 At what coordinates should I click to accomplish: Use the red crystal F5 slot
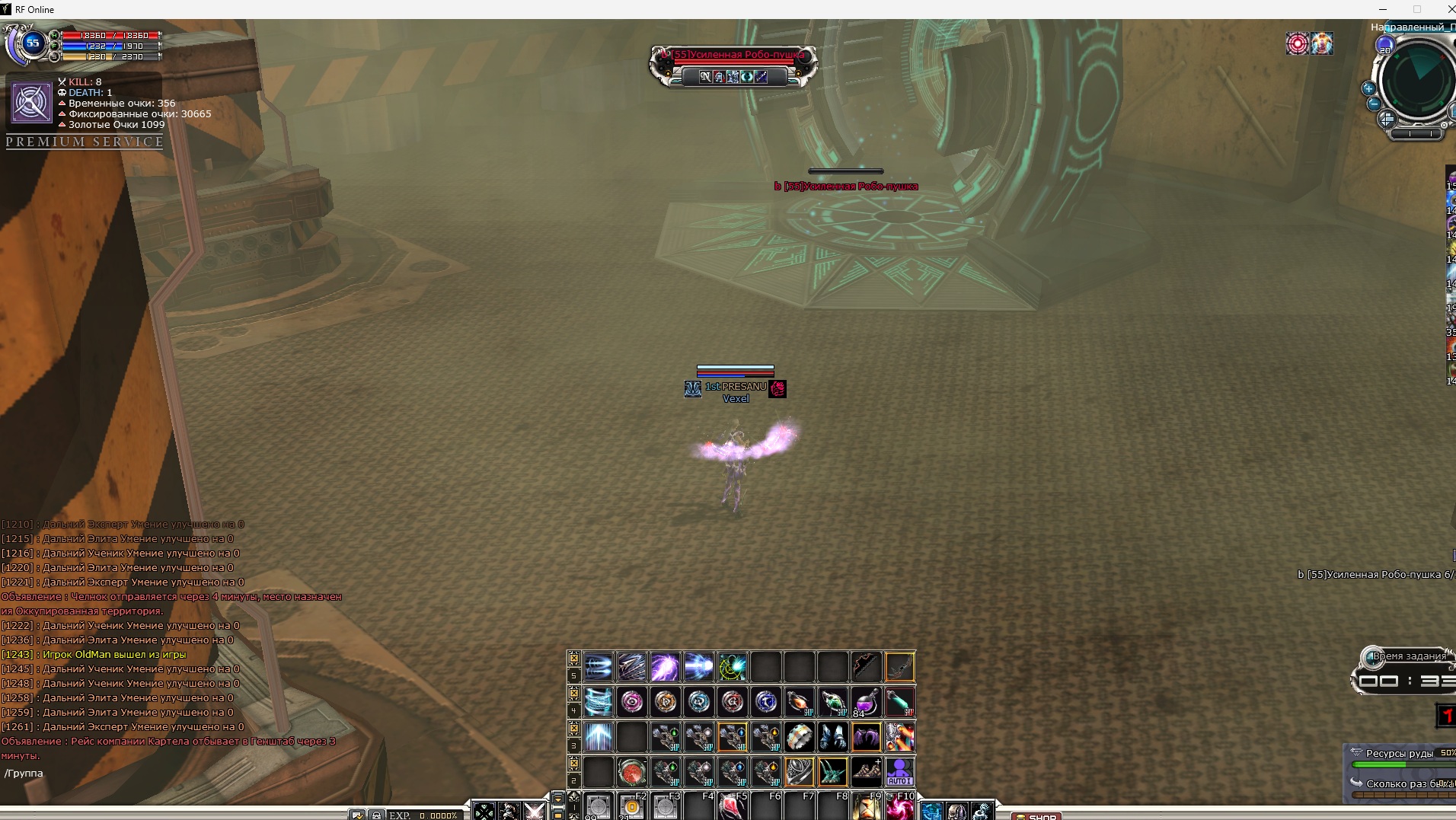pyautogui.click(x=732, y=807)
